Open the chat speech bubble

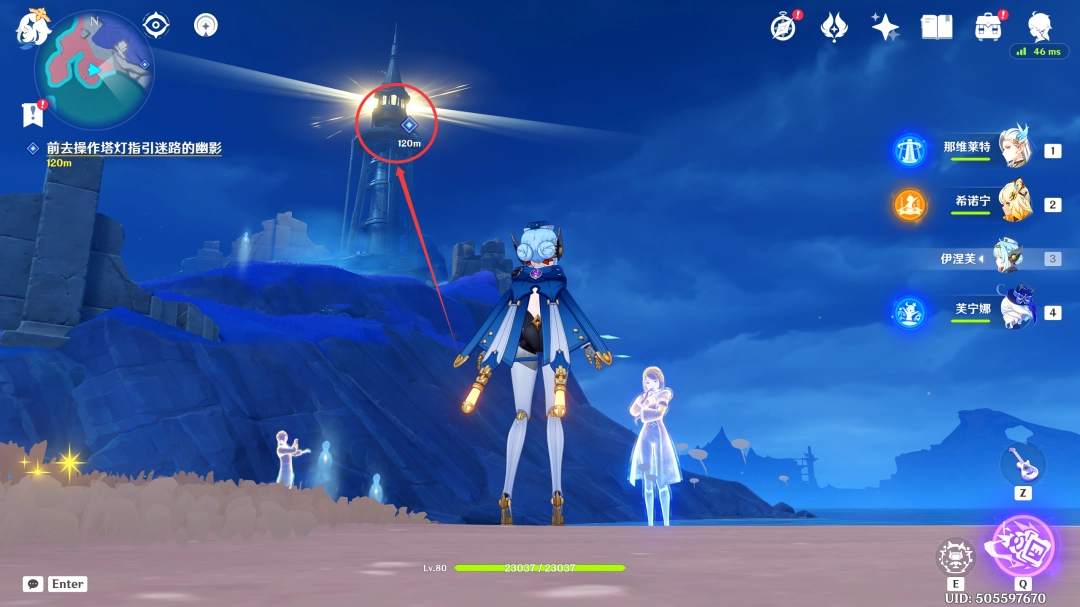click(x=33, y=584)
